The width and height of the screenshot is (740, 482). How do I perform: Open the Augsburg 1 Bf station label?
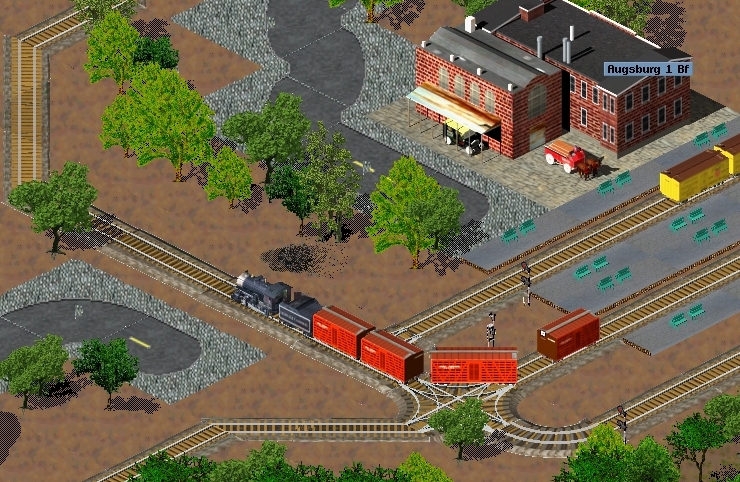click(x=648, y=69)
